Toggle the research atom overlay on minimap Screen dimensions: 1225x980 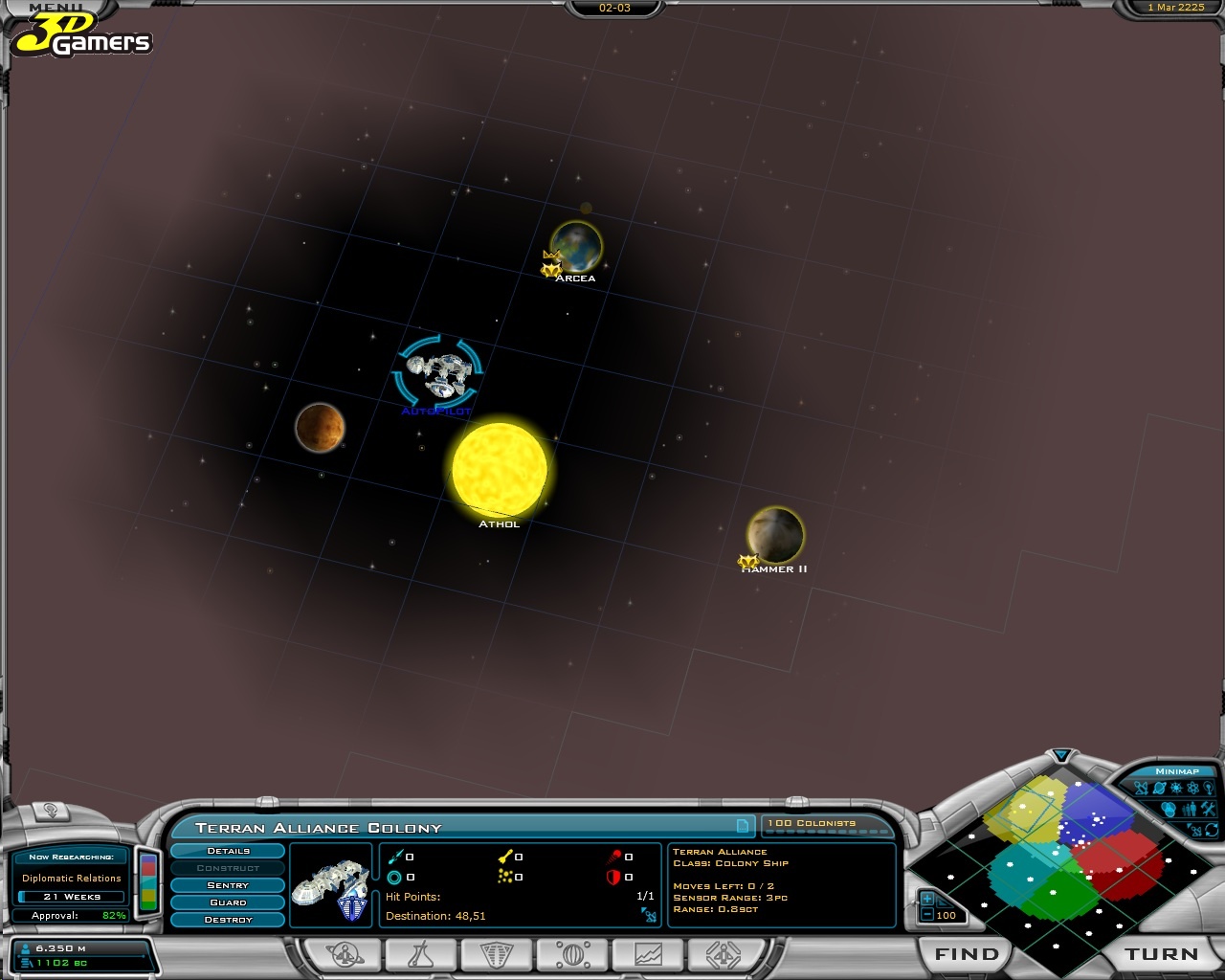pos(1192,789)
